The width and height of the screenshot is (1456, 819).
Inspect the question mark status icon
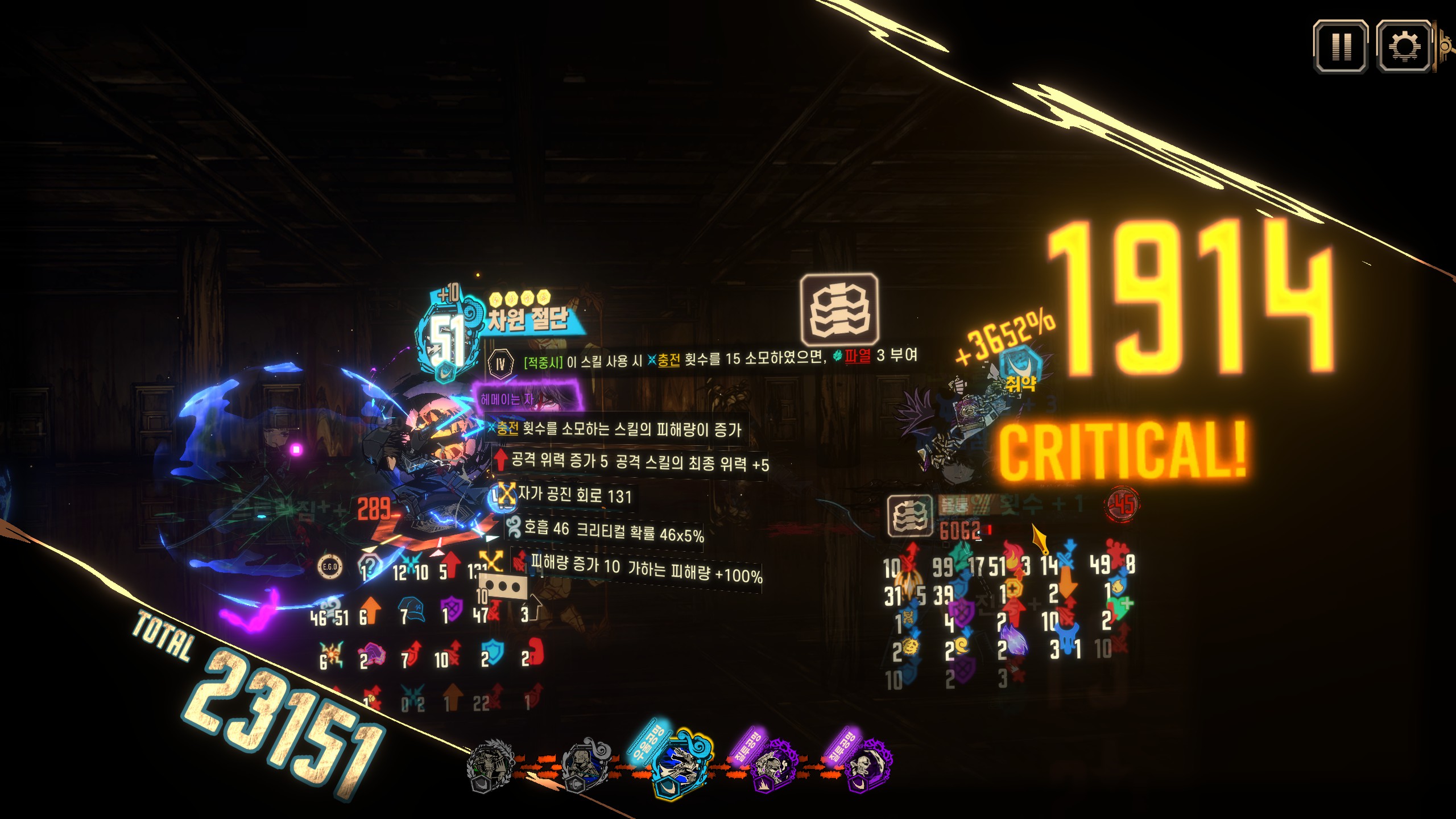click(370, 566)
